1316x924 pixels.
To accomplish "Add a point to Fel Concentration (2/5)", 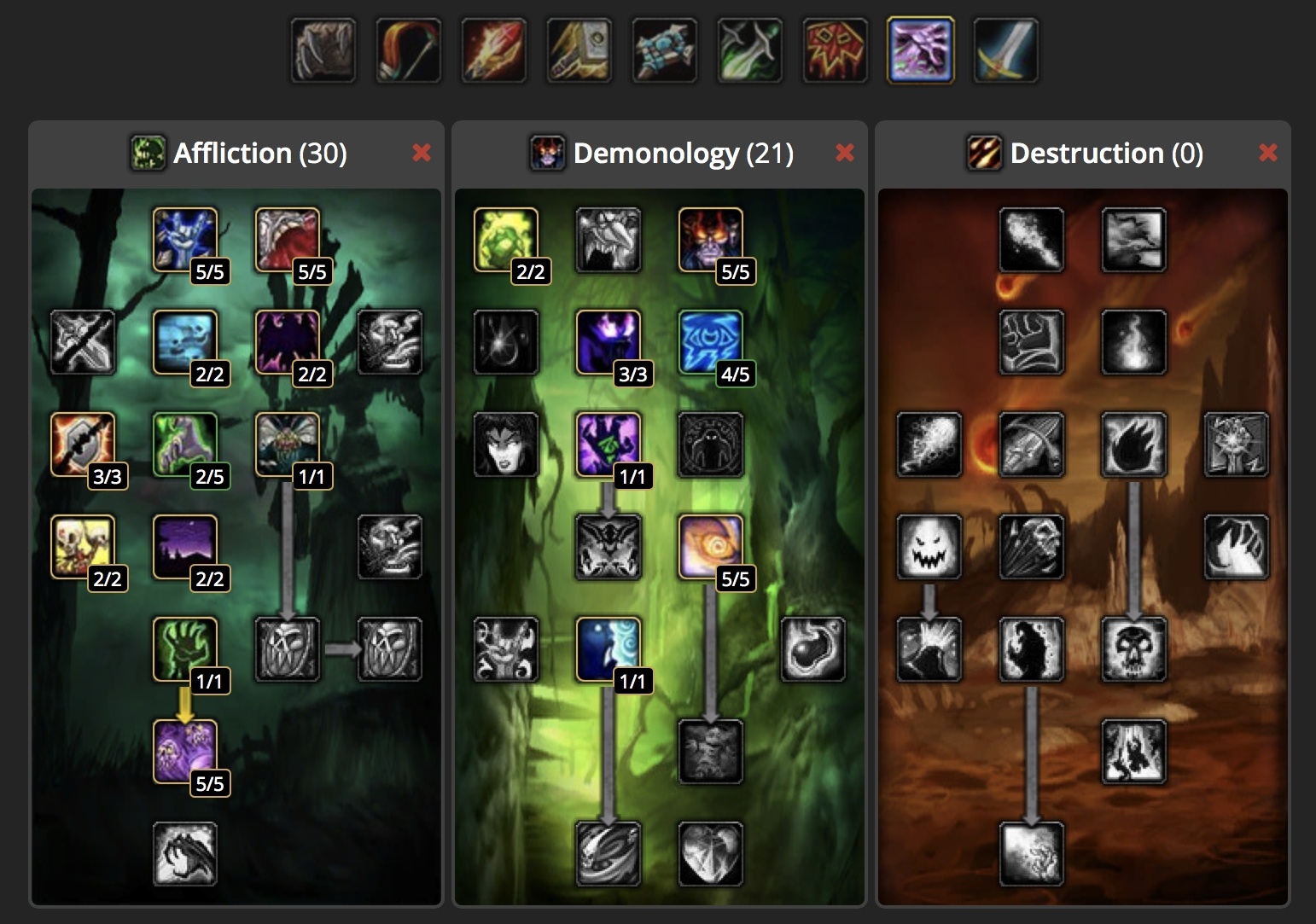I will [x=187, y=445].
